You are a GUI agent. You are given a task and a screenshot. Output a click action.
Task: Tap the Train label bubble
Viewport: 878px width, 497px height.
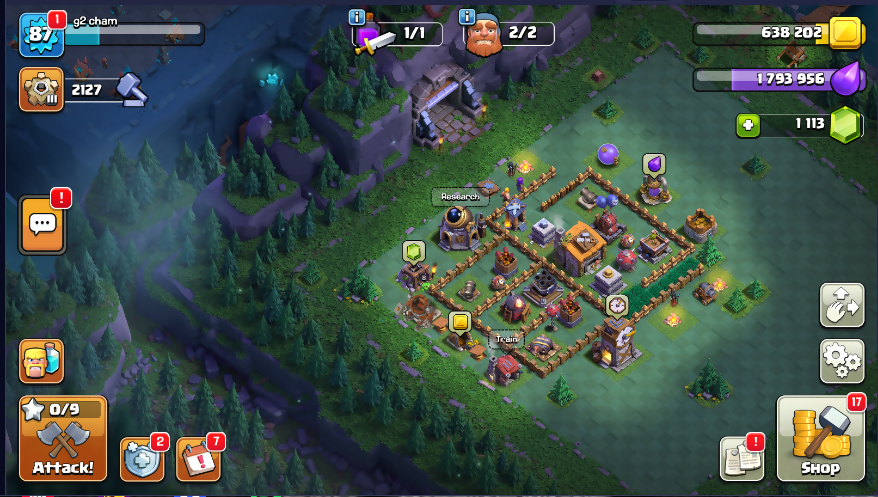coord(506,340)
